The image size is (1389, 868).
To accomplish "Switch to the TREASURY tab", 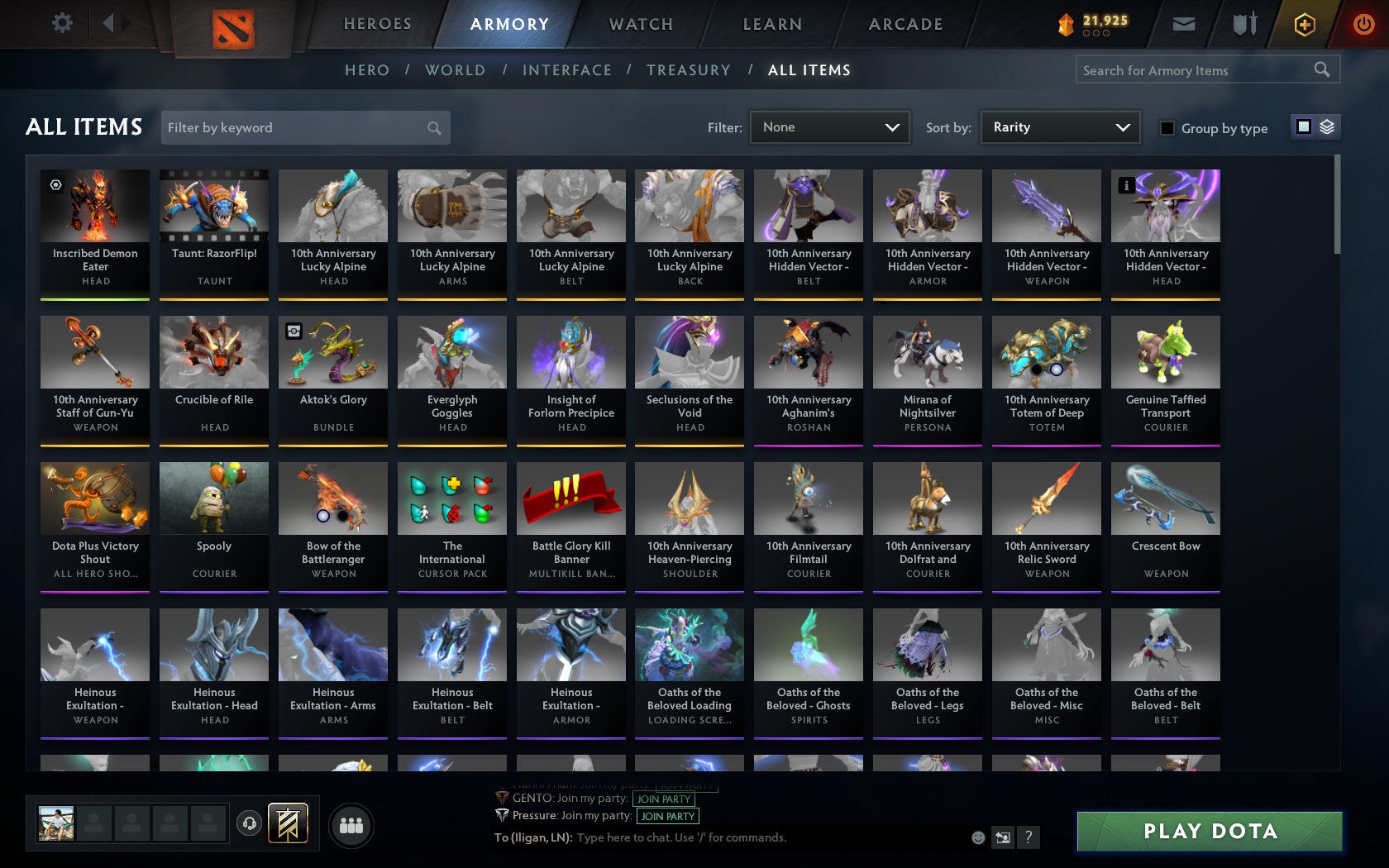I will click(689, 70).
